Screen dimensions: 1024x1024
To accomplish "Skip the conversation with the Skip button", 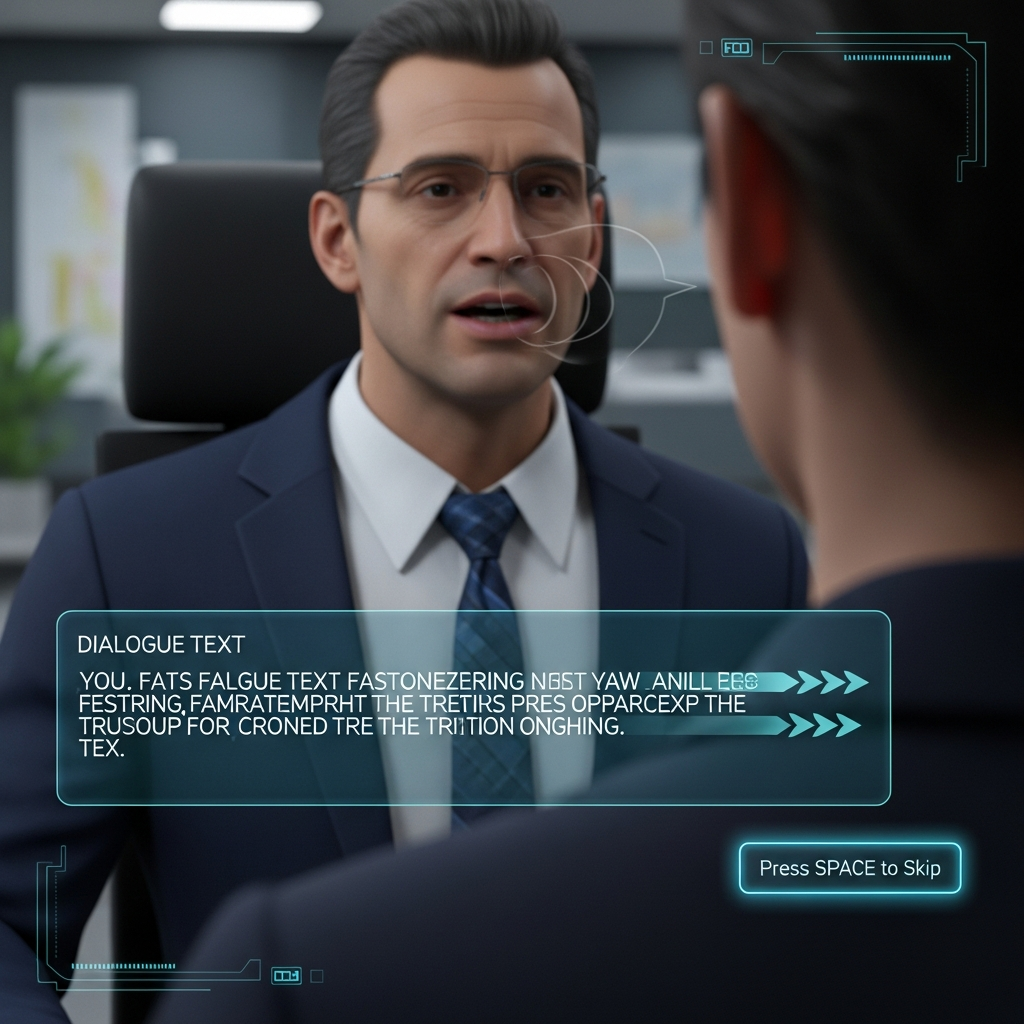I will [x=849, y=868].
